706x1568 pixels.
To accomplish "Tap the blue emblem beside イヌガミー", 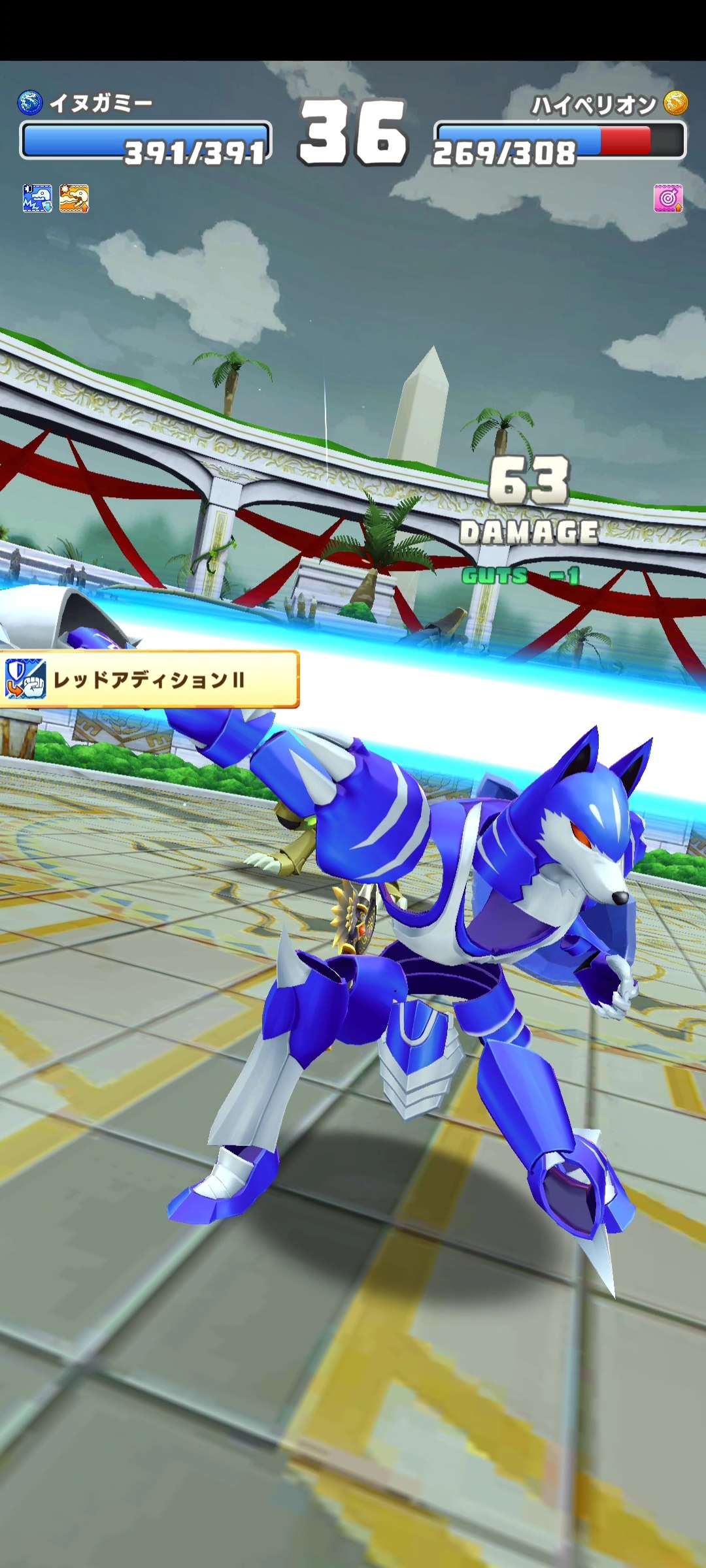I will (x=30, y=103).
